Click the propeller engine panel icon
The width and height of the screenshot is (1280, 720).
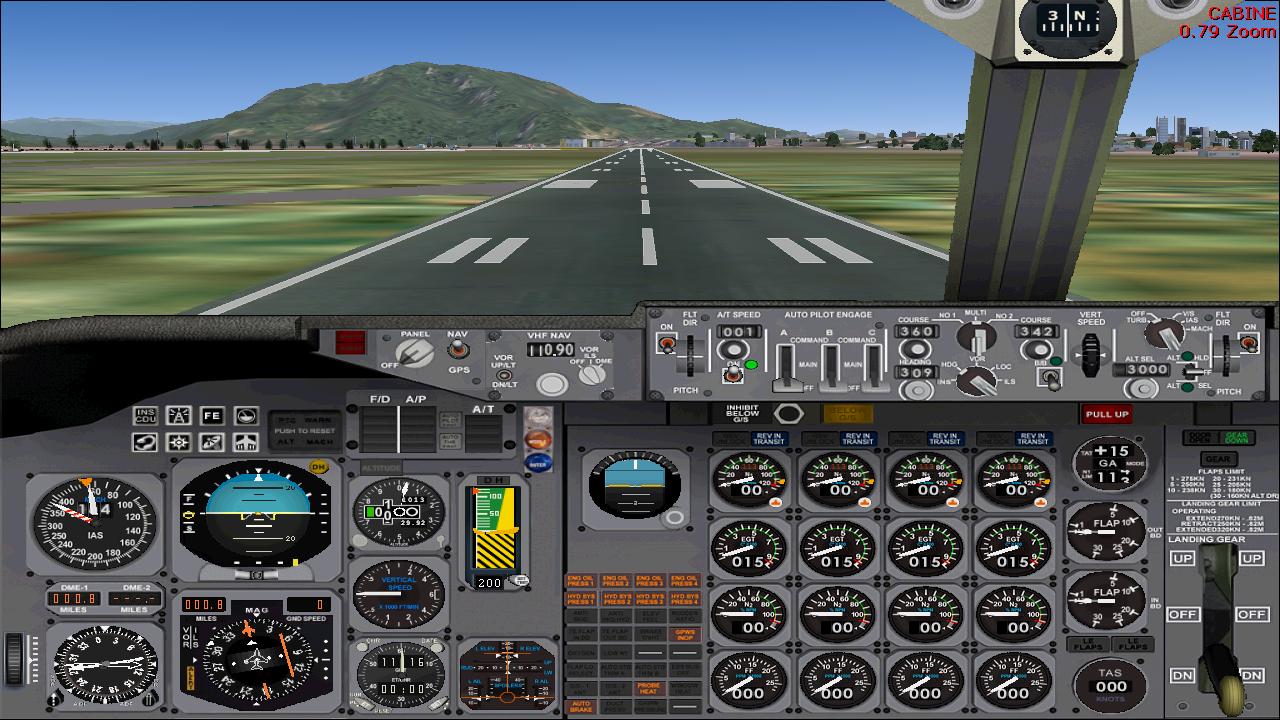pyautogui.click(x=211, y=441)
